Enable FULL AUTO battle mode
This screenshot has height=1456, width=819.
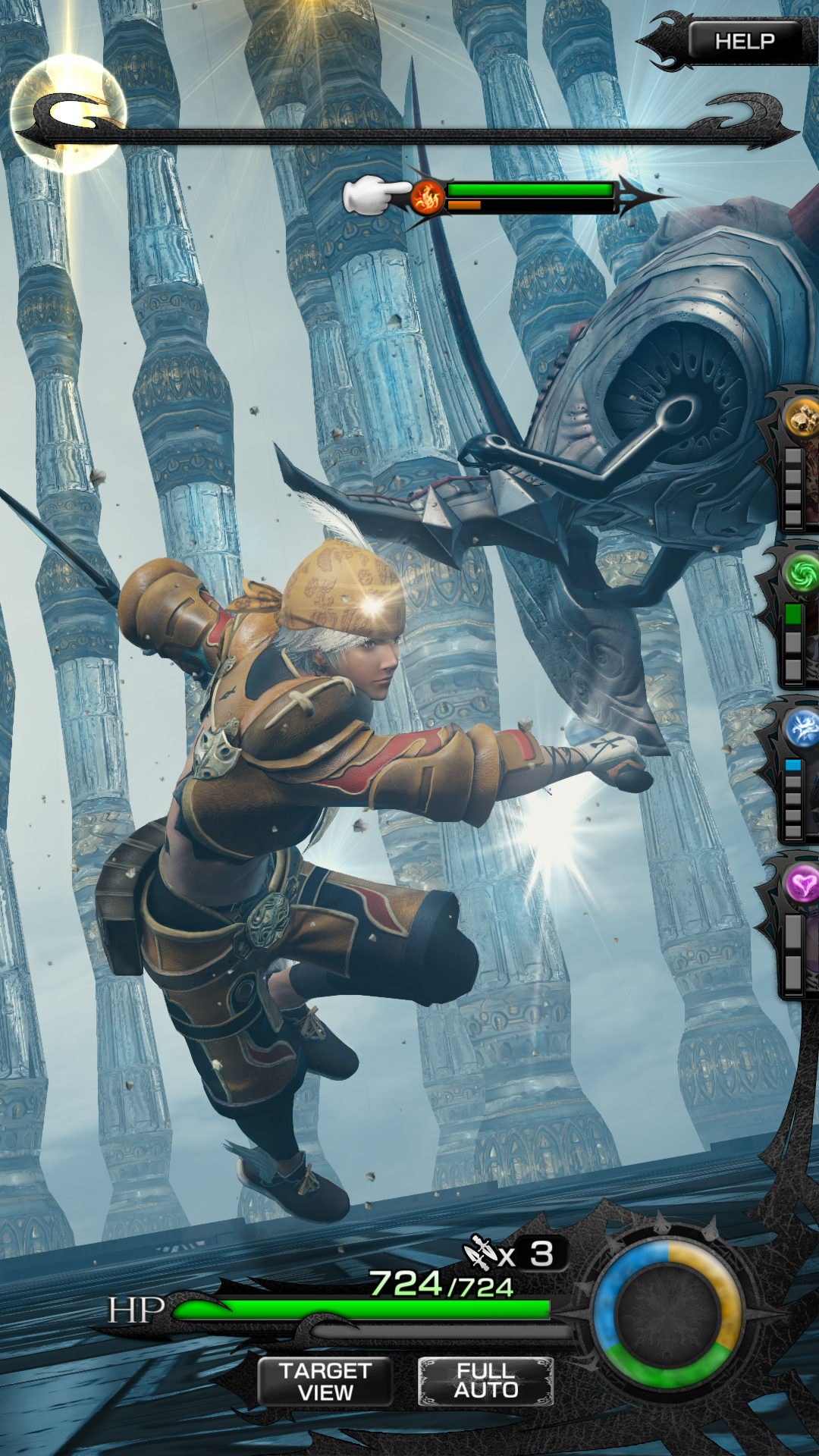[486, 1381]
